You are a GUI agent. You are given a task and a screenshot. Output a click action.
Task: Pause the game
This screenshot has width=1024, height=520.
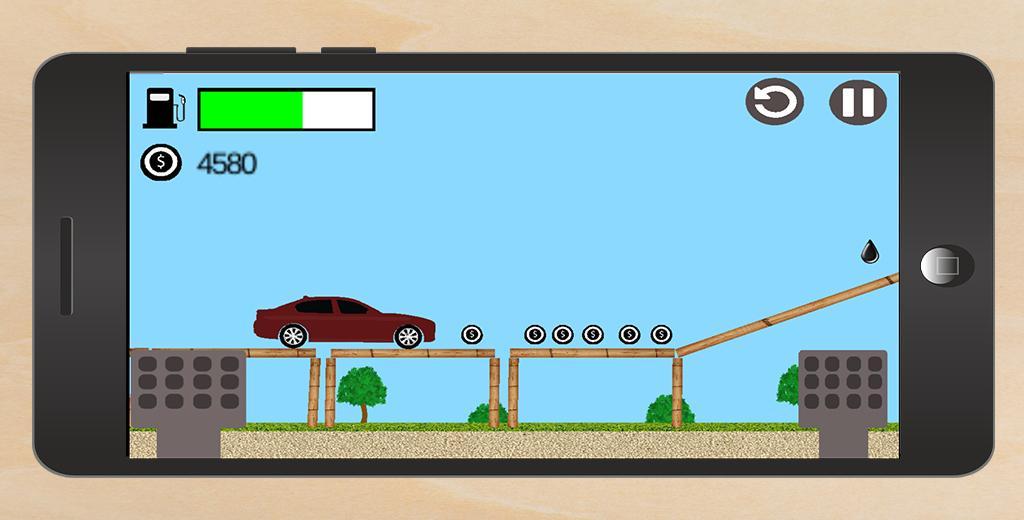click(858, 102)
